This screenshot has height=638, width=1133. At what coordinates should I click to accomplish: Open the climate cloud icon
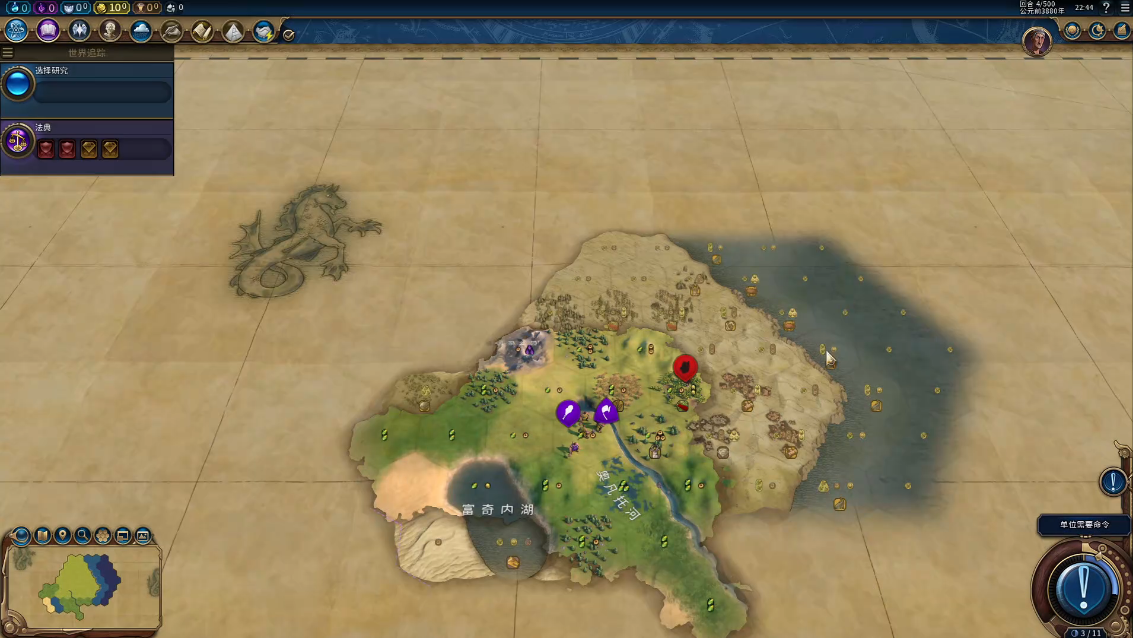141,30
